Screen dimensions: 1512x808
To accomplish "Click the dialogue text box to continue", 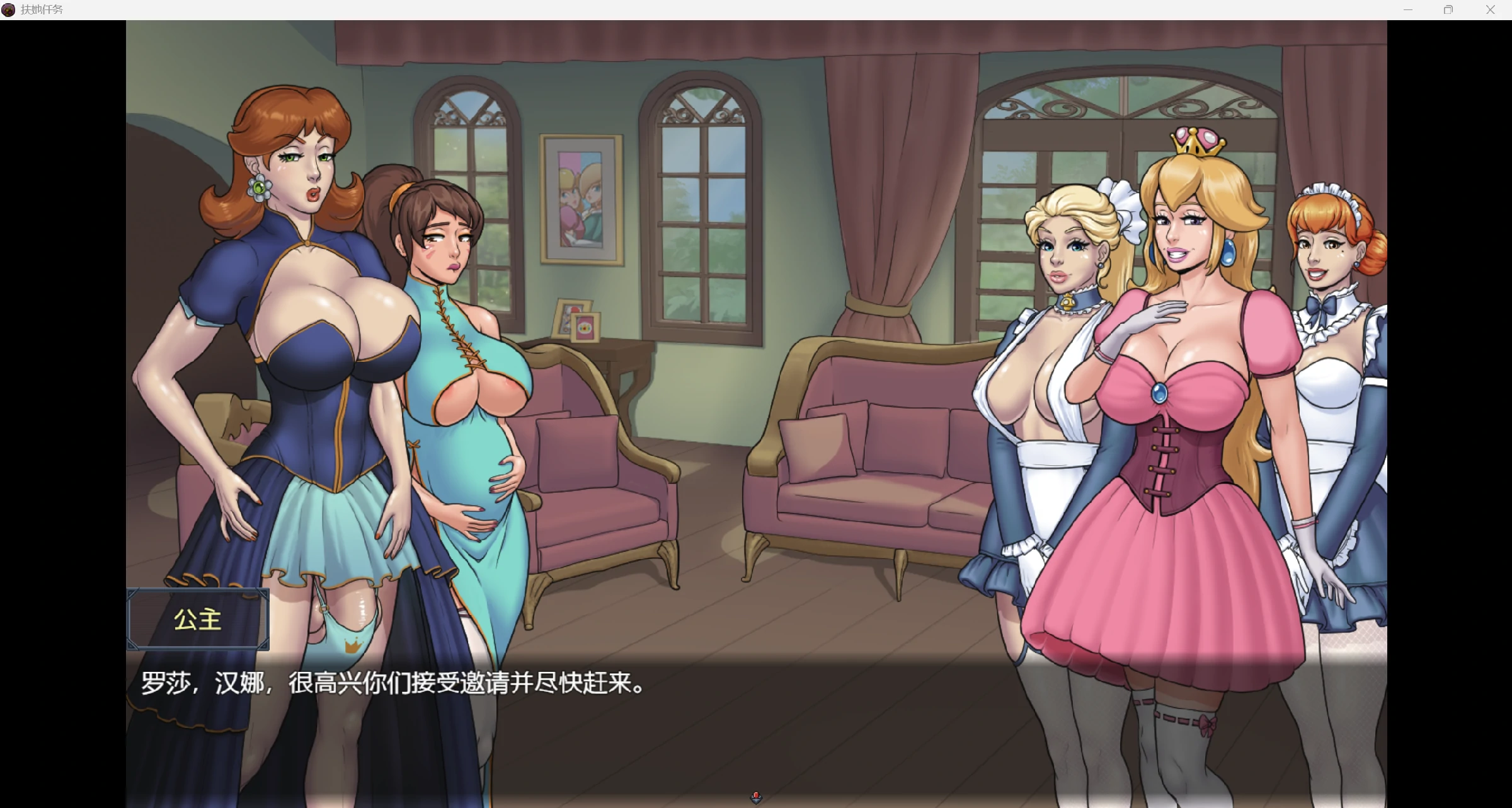I will pos(755,725).
